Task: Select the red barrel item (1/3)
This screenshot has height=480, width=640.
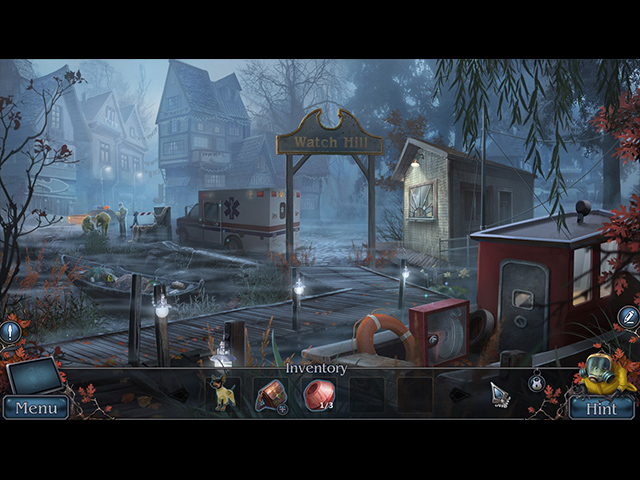Action: click(x=318, y=394)
